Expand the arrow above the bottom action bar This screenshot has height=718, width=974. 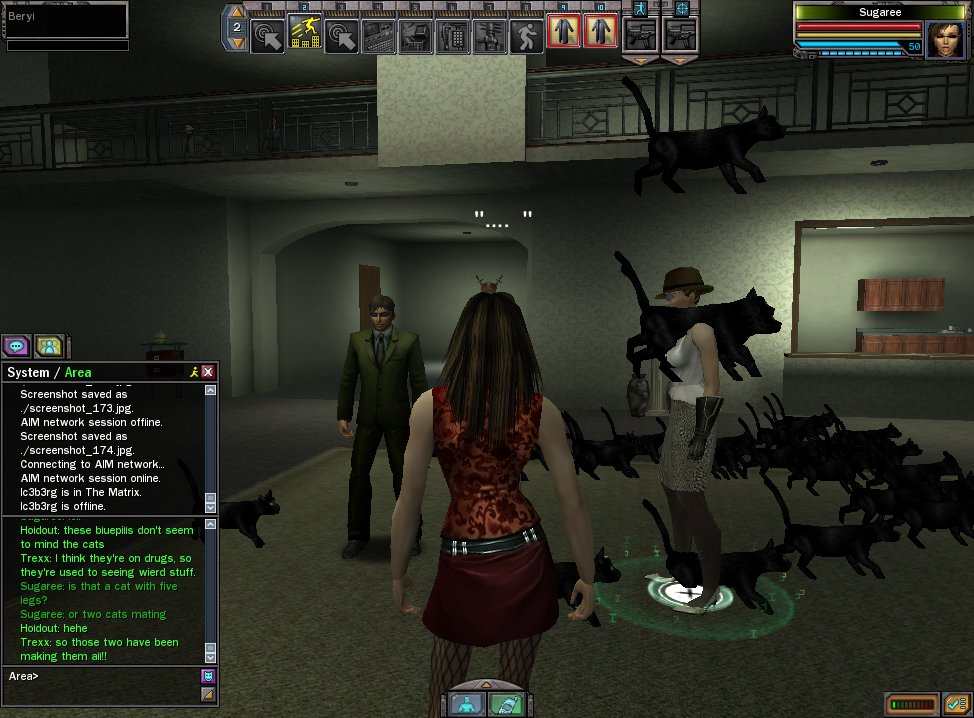click(x=486, y=682)
